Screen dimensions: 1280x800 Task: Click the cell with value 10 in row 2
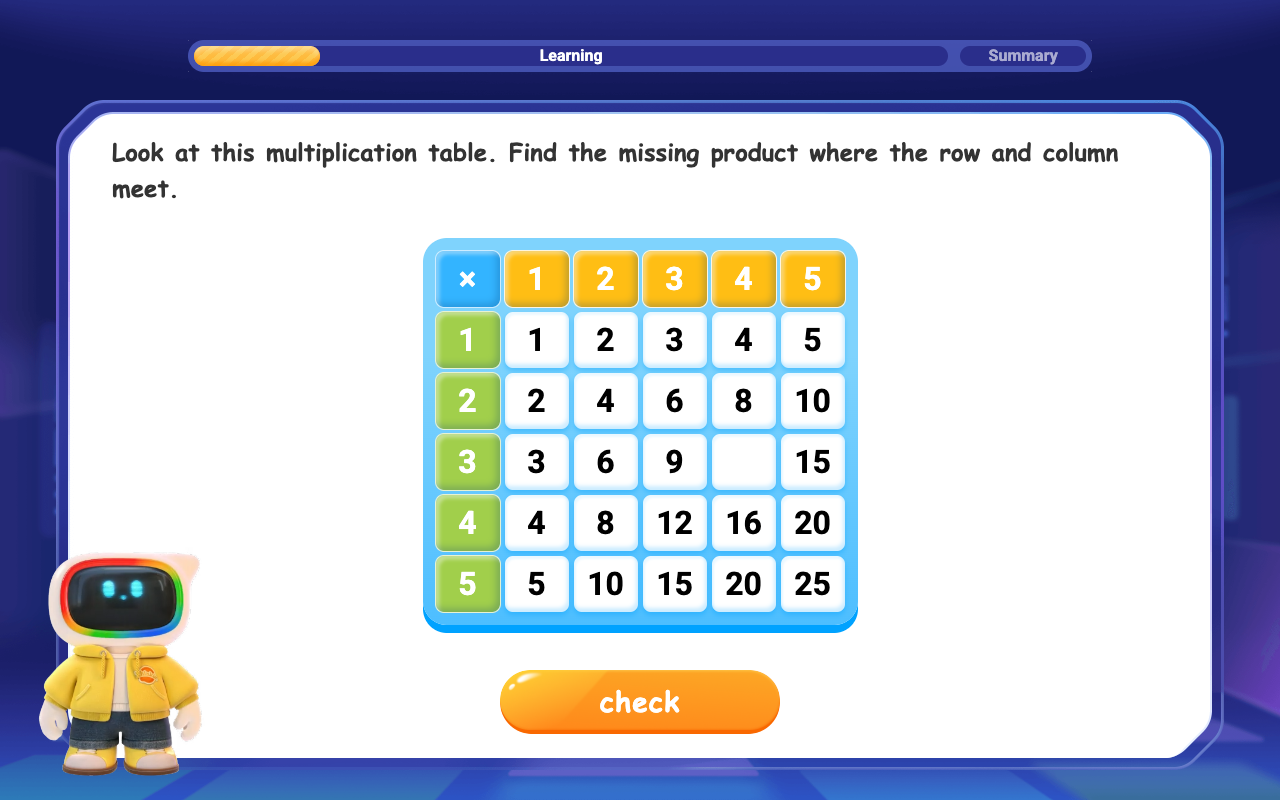(x=812, y=400)
